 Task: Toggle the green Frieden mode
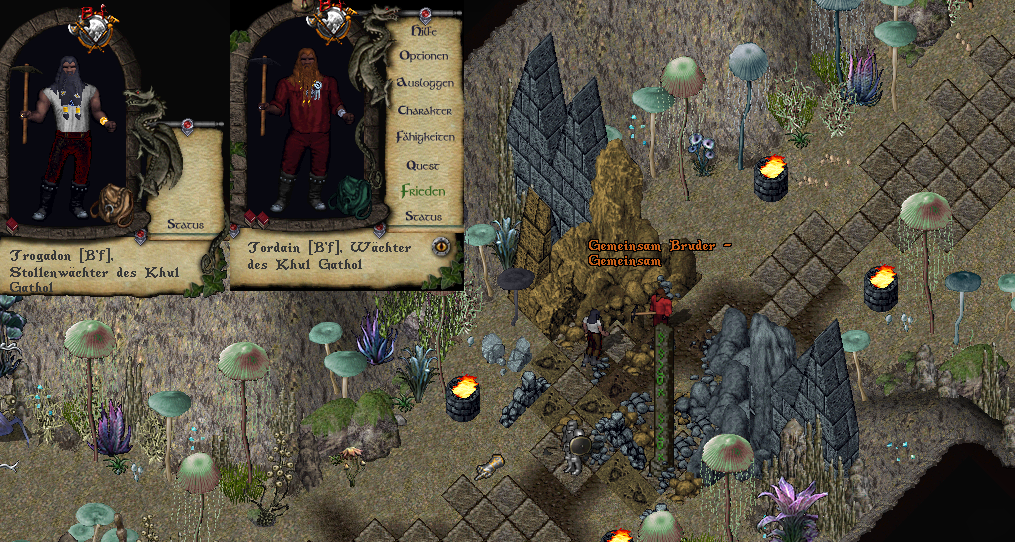tap(423, 190)
